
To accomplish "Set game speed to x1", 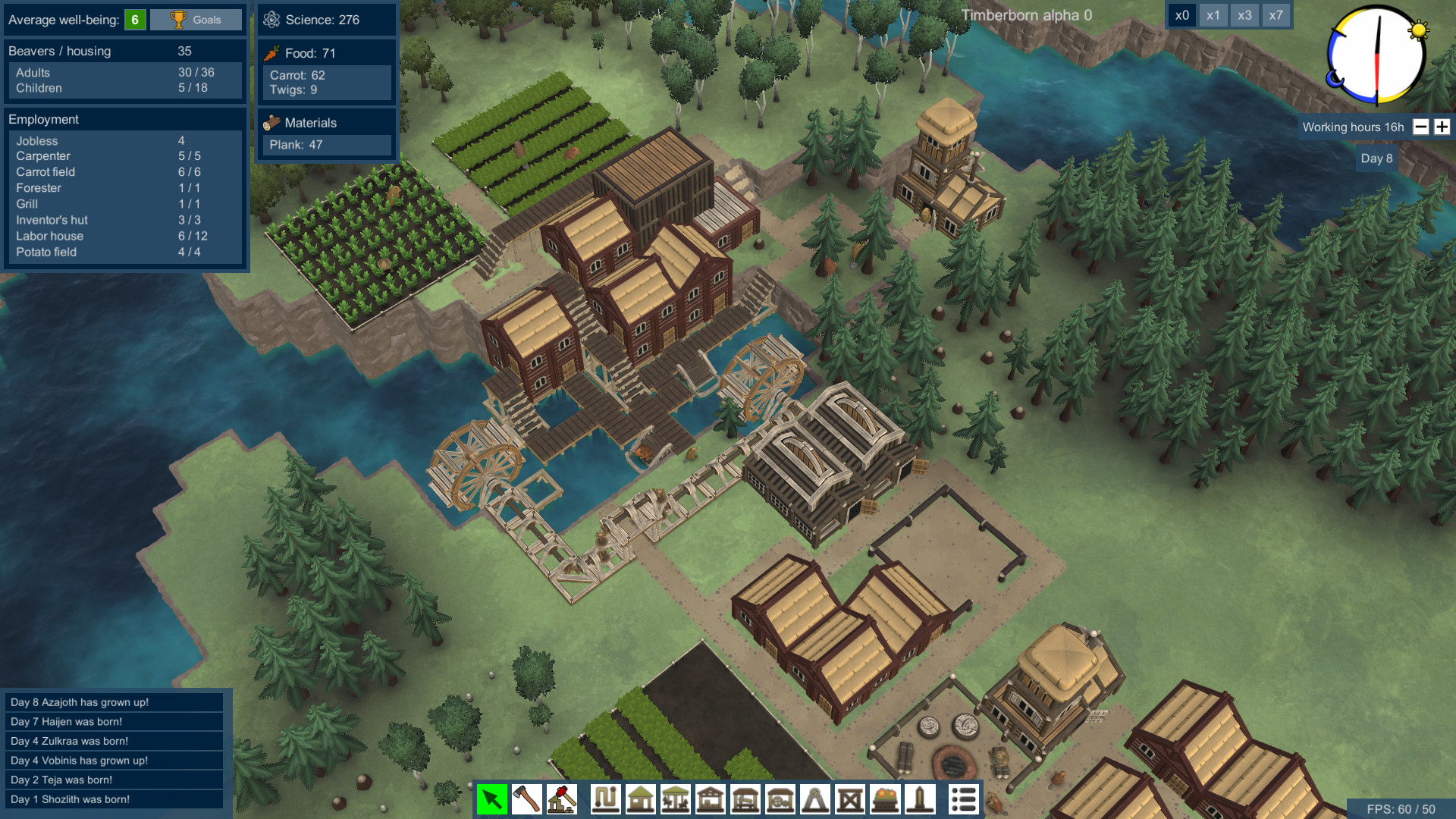I will click(1213, 14).
